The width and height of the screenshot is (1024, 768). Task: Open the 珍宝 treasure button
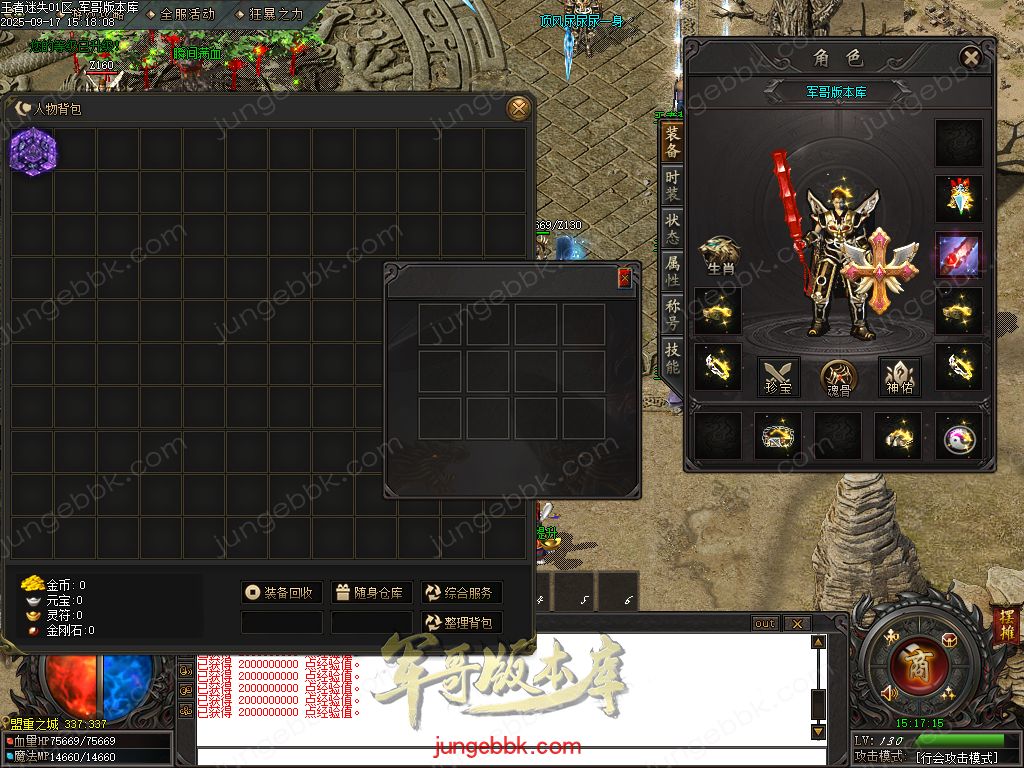(x=778, y=376)
